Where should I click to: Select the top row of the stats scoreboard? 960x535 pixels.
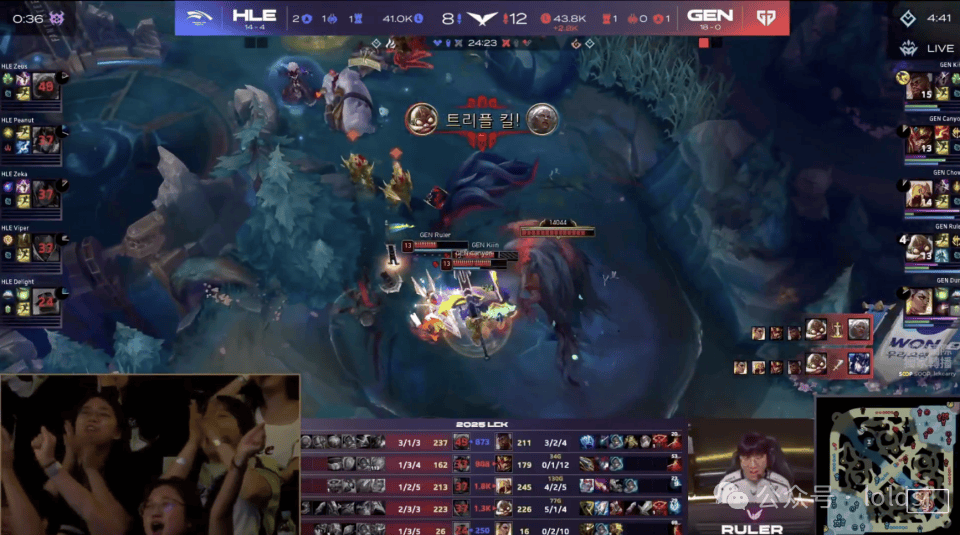point(495,442)
